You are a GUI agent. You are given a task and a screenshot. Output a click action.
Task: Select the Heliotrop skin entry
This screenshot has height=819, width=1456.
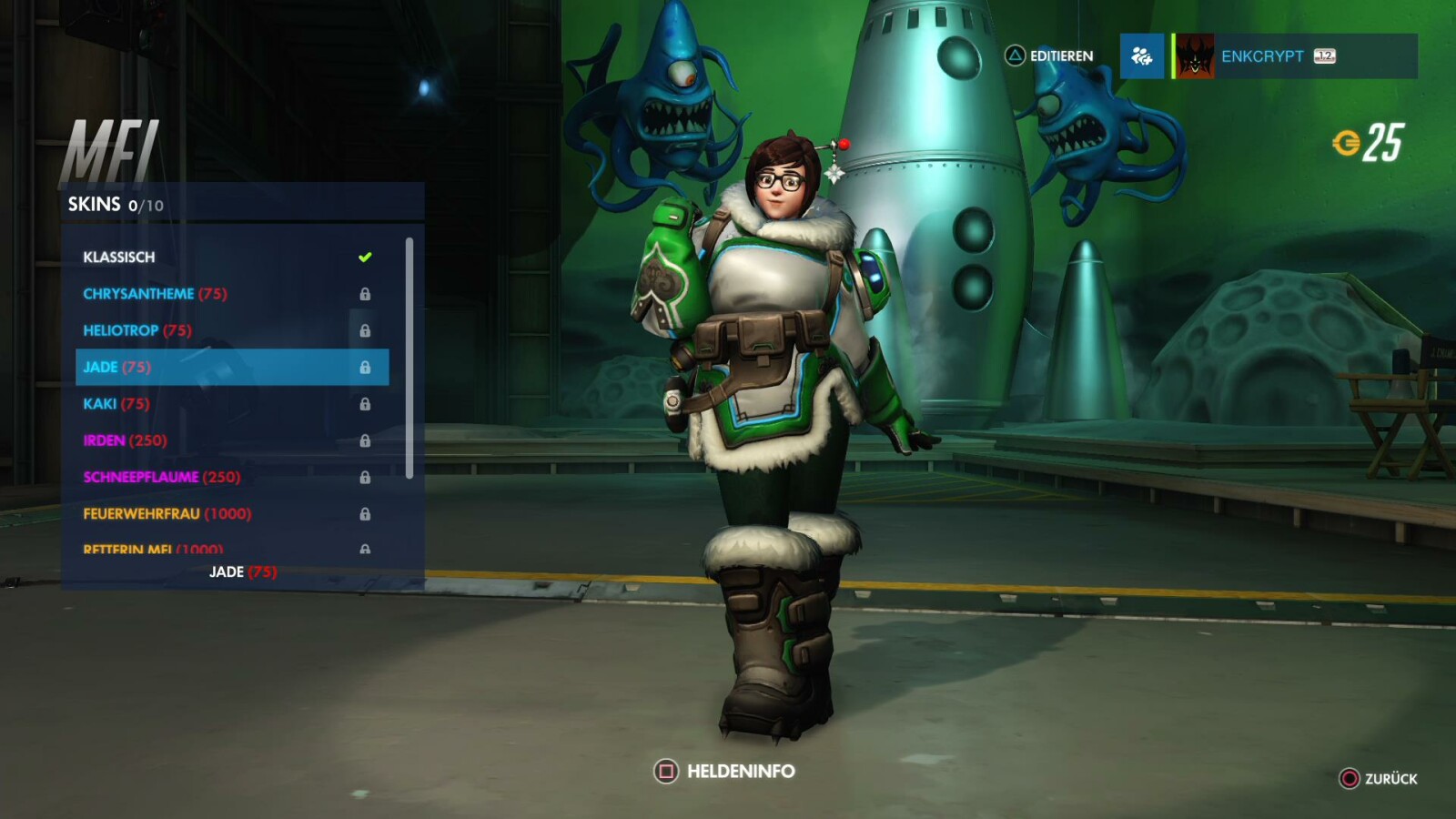(136, 330)
